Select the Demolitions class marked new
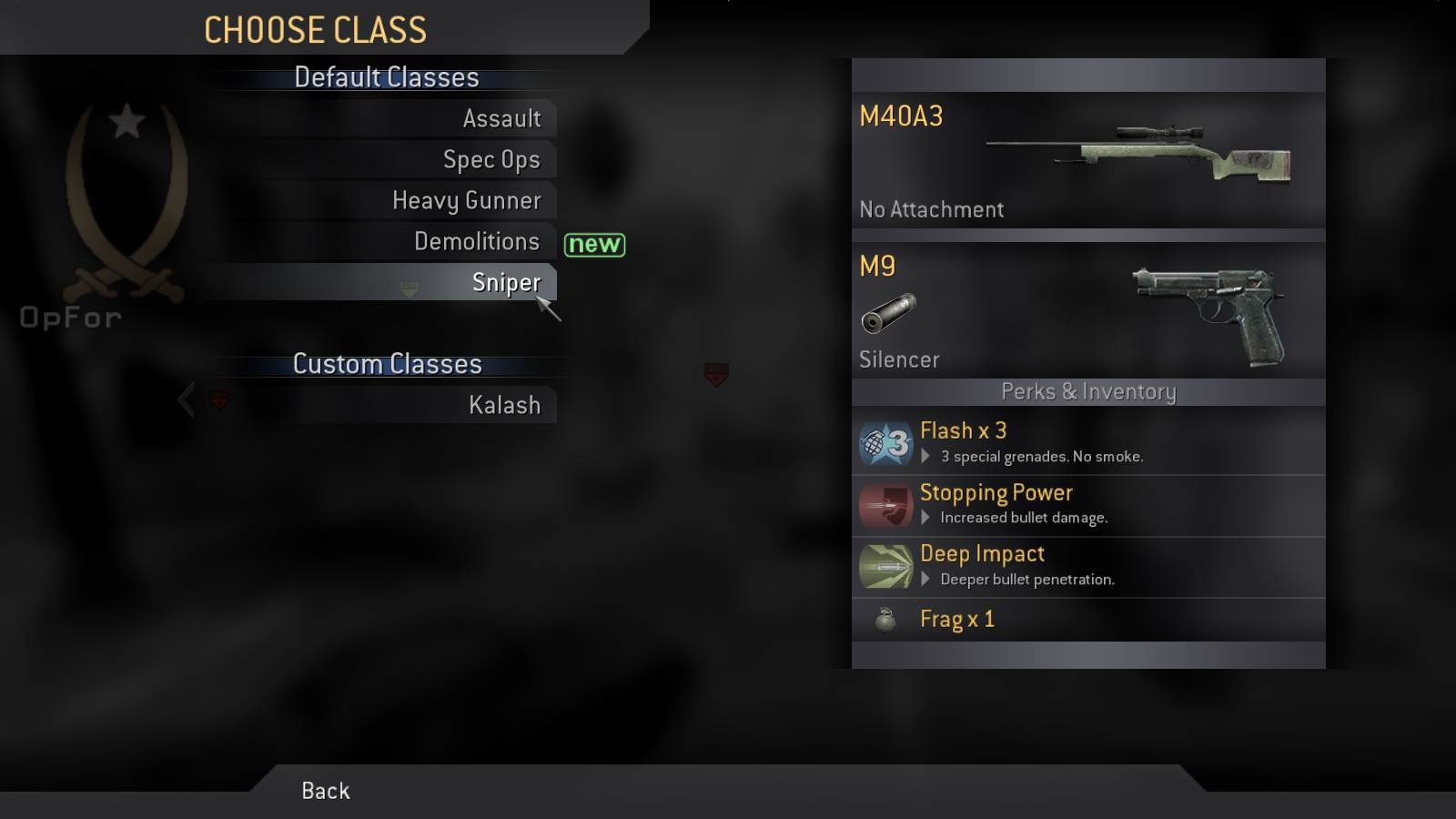This screenshot has width=1456, height=819. (477, 241)
